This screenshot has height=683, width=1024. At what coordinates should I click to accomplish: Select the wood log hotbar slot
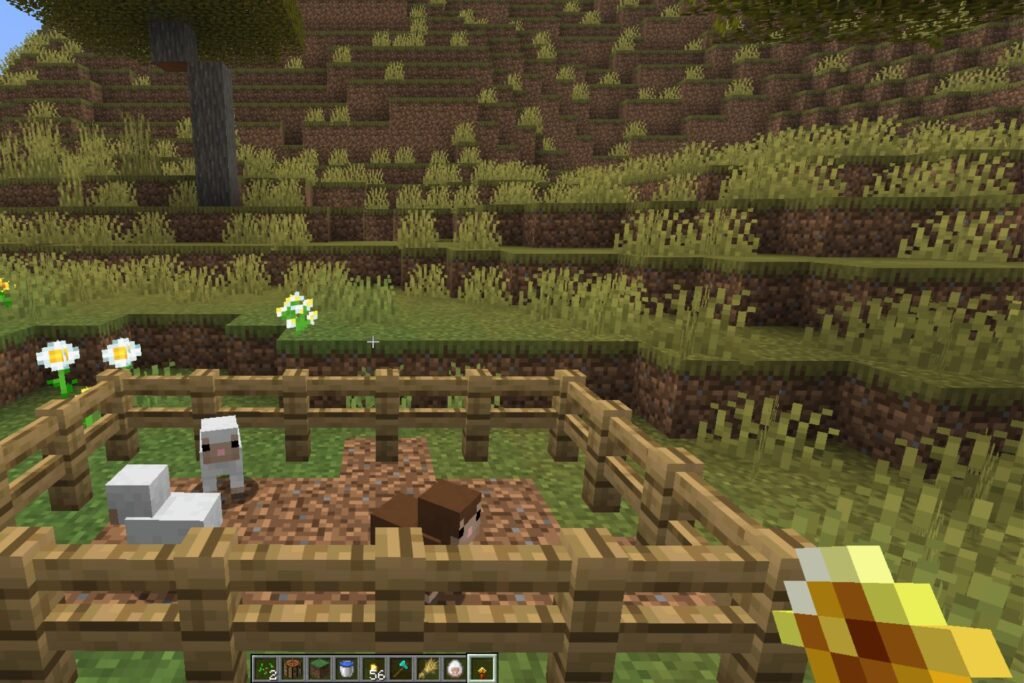click(x=290, y=669)
